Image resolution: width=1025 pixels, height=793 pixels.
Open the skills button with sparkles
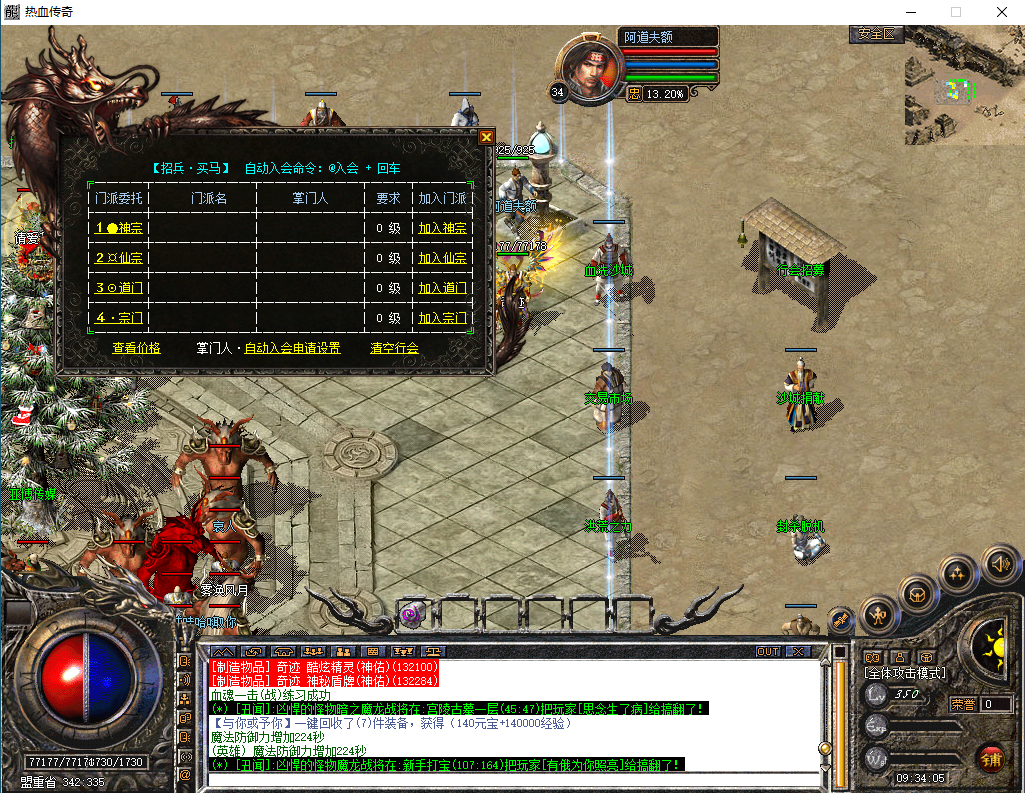(957, 574)
